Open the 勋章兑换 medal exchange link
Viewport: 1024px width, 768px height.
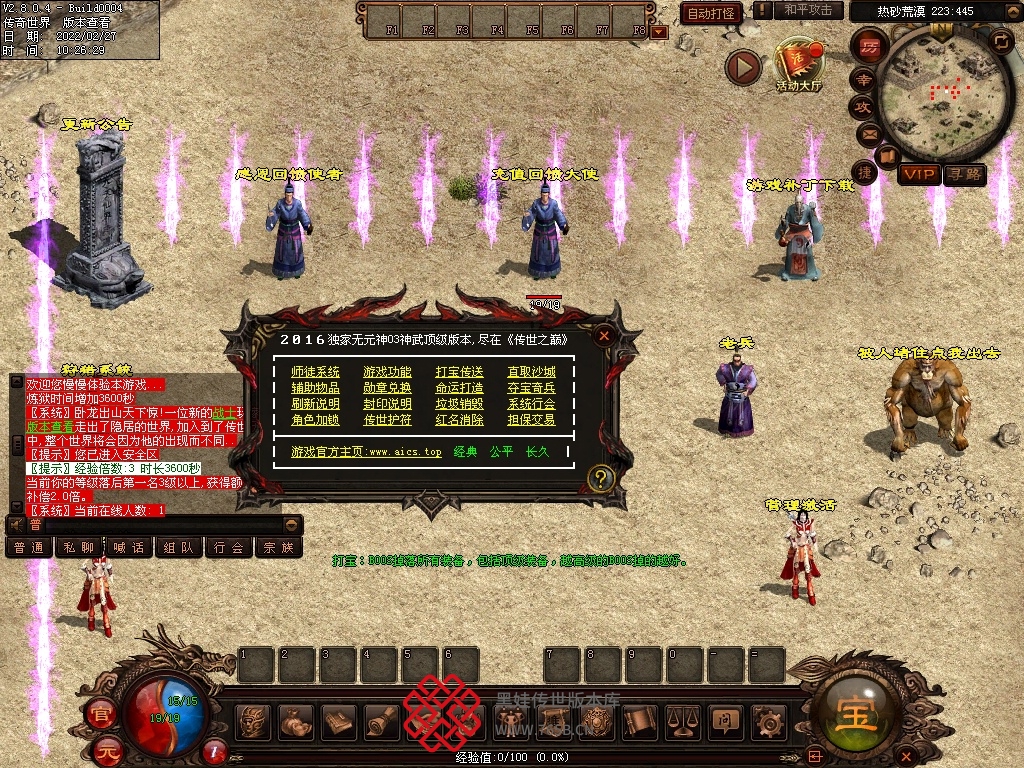pos(387,388)
